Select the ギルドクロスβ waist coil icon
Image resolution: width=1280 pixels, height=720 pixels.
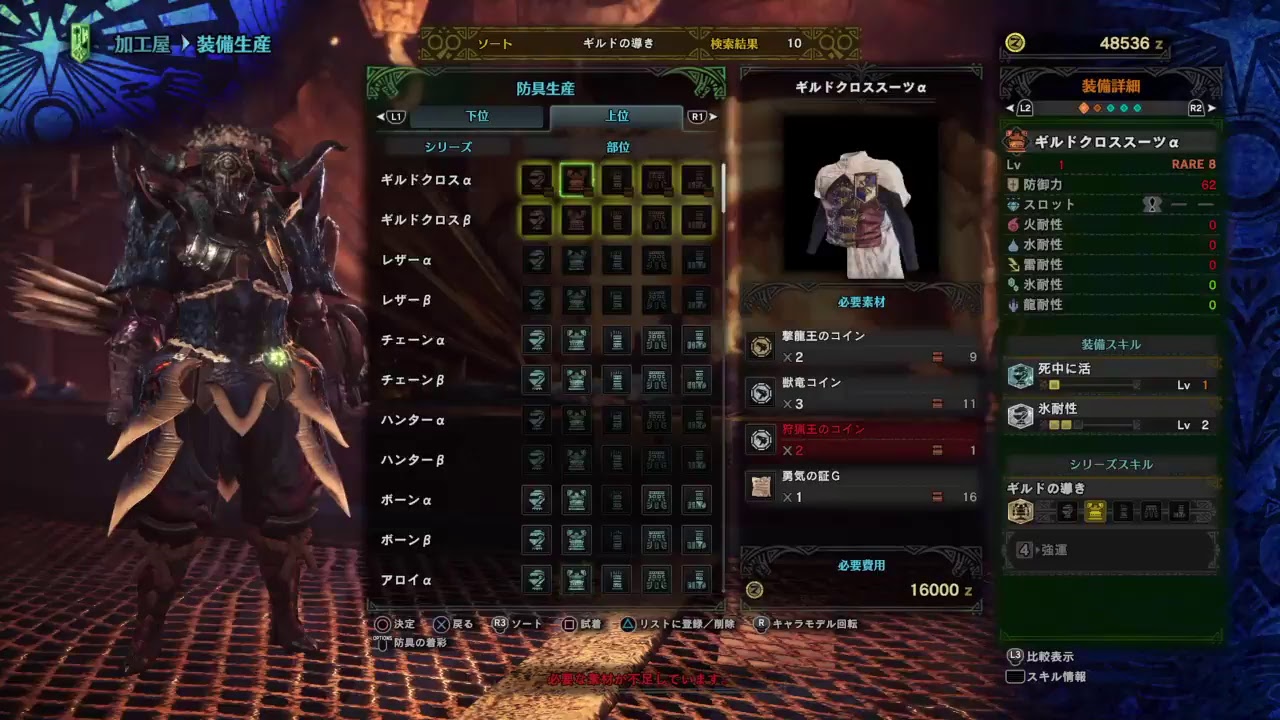(x=656, y=221)
